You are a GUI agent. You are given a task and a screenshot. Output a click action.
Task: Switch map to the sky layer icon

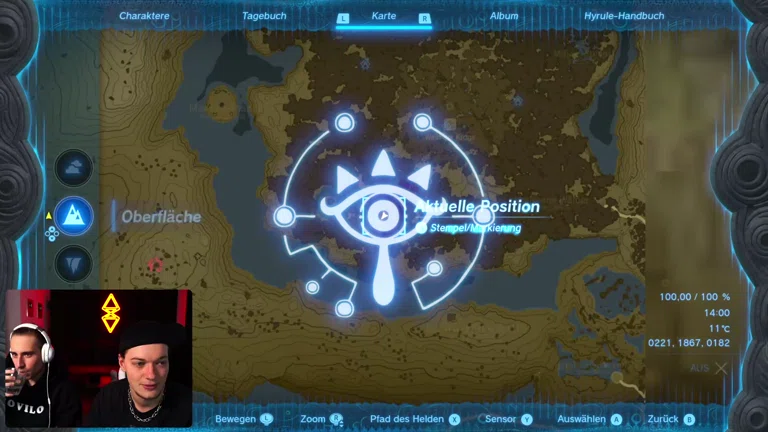[74, 168]
